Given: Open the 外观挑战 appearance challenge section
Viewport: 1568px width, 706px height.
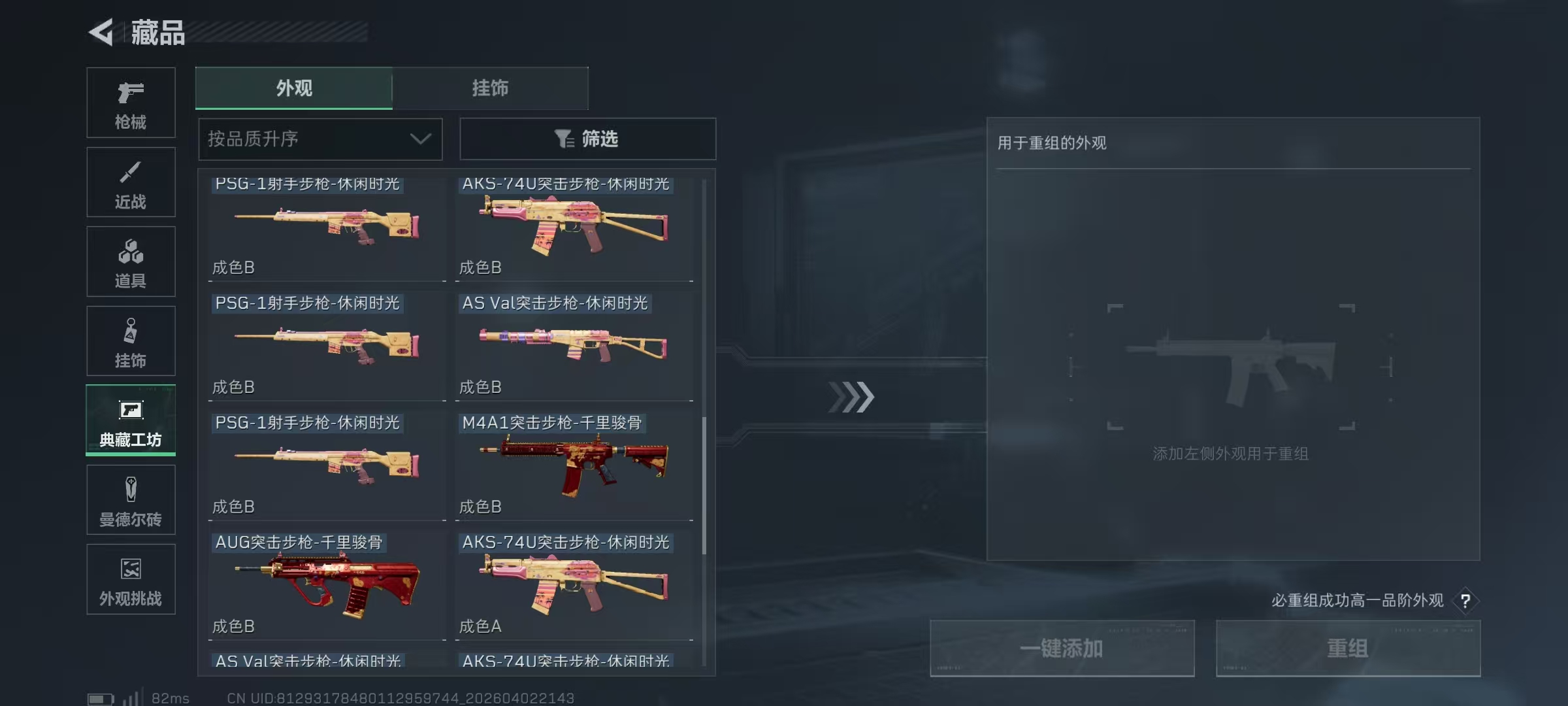Looking at the screenshot, I should click(x=131, y=579).
